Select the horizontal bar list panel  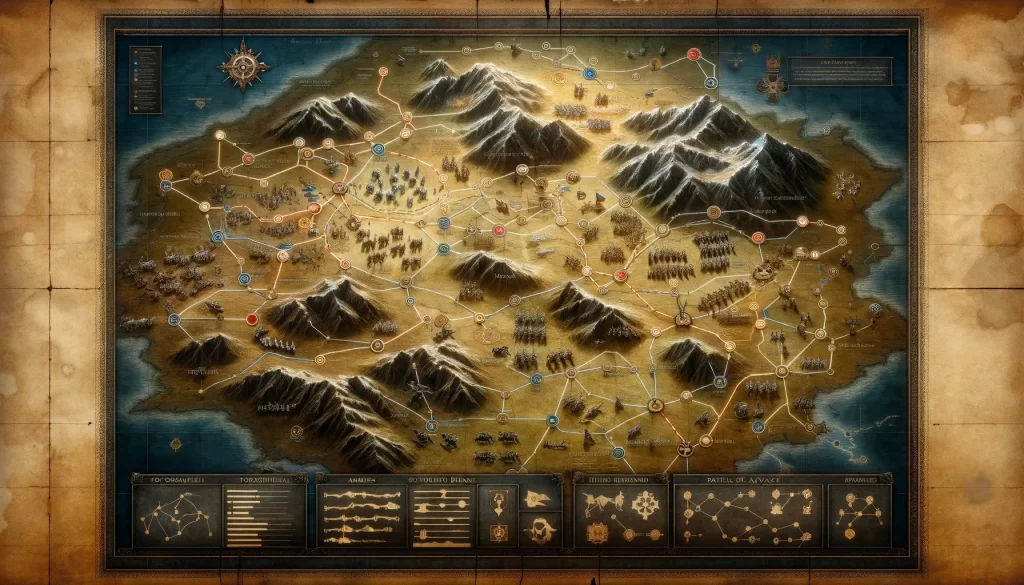tap(266, 516)
